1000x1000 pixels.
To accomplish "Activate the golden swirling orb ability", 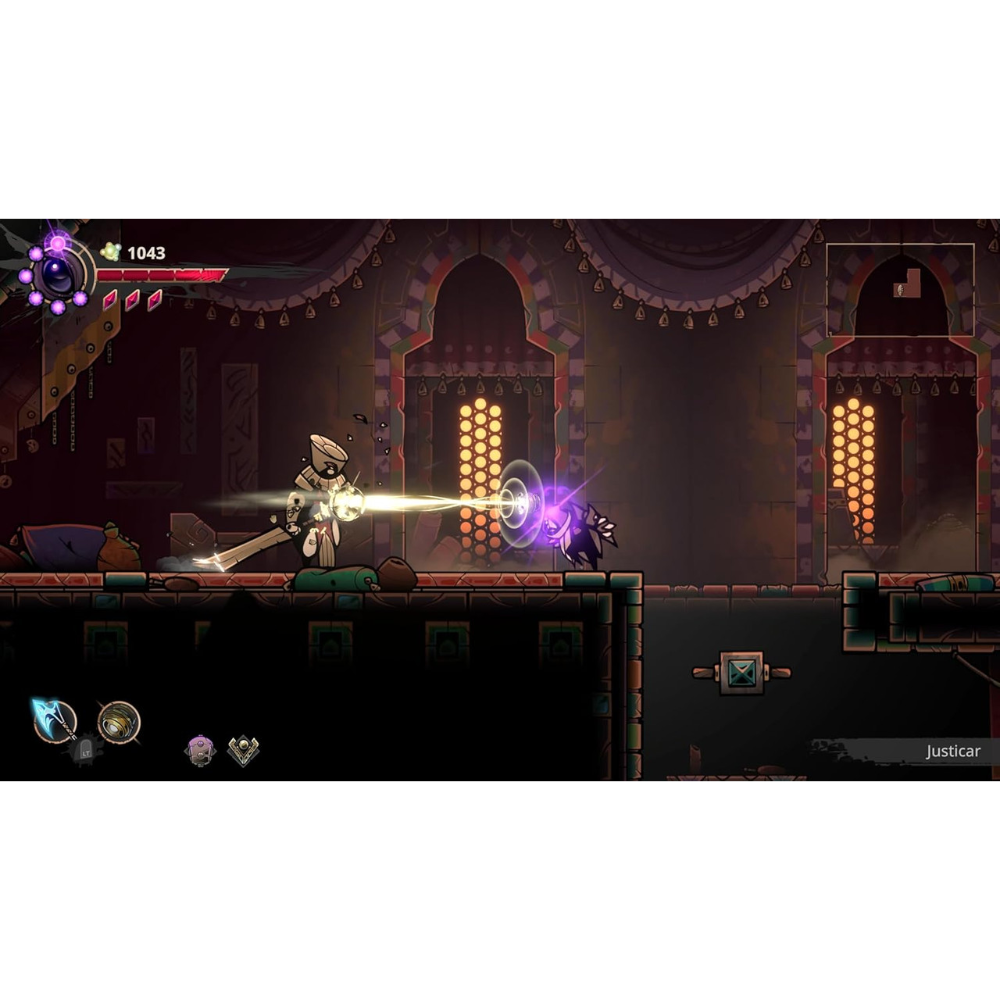I will coord(119,722).
